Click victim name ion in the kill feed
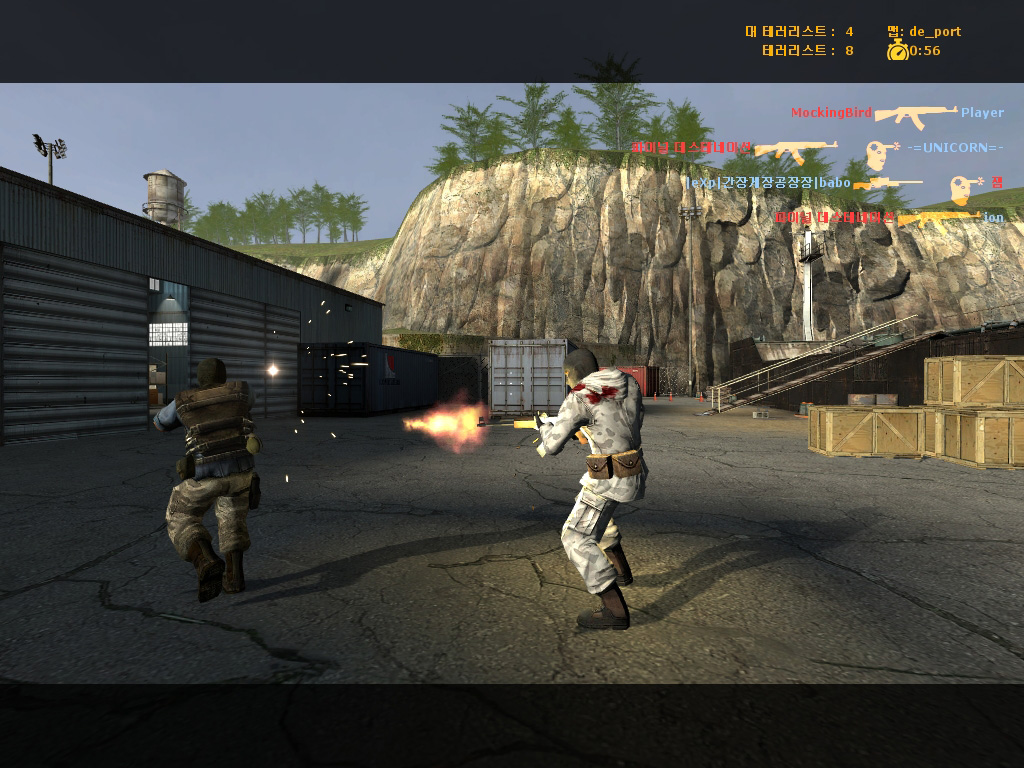The width and height of the screenshot is (1024, 768). click(x=993, y=217)
